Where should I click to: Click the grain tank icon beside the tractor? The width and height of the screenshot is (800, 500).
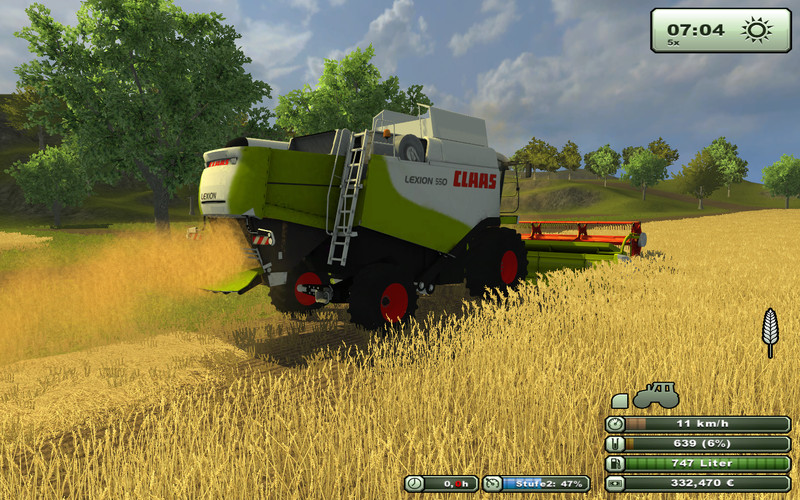coord(620,401)
